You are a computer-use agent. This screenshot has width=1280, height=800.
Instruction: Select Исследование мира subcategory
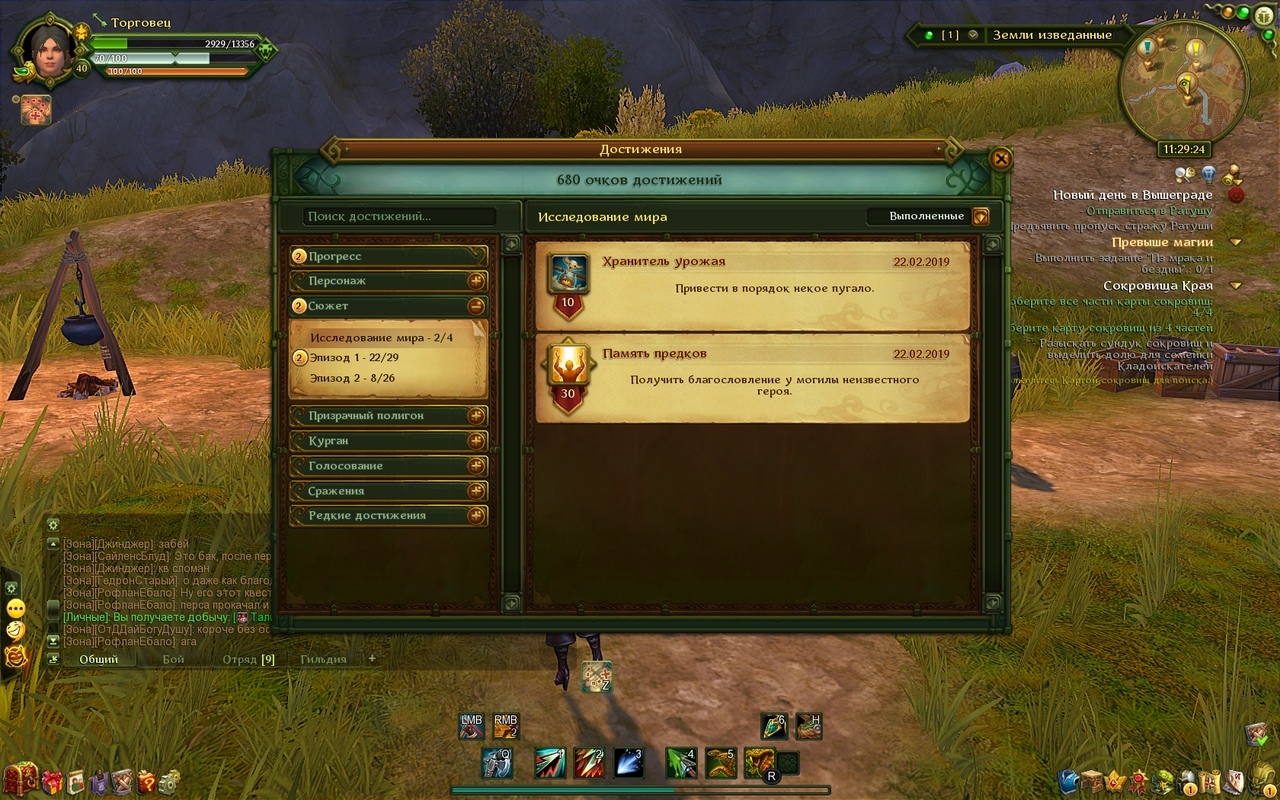pyautogui.click(x=381, y=338)
